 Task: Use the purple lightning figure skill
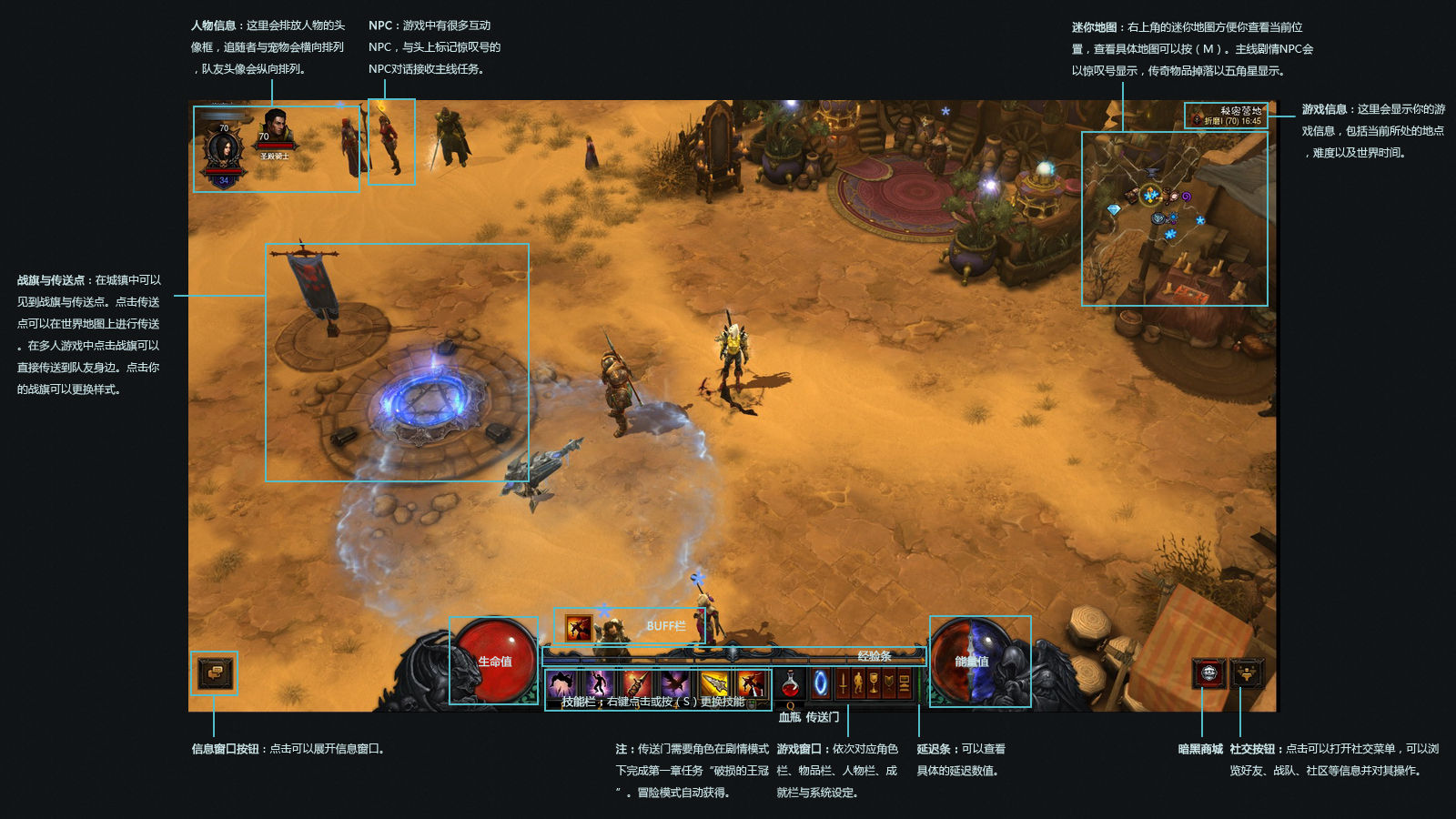coord(599,683)
